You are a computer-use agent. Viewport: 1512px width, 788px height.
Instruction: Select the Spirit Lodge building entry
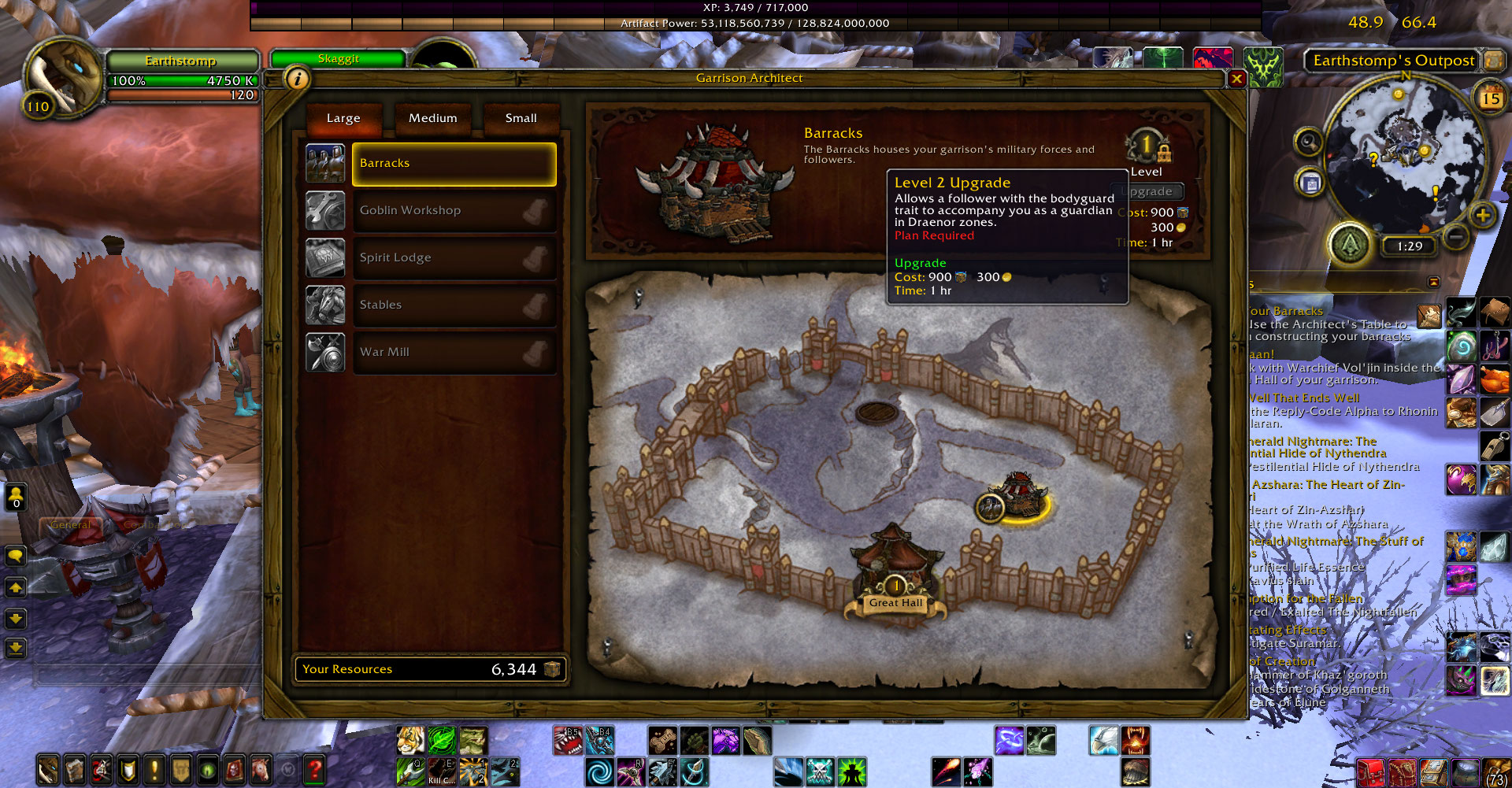click(x=454, y=258)
